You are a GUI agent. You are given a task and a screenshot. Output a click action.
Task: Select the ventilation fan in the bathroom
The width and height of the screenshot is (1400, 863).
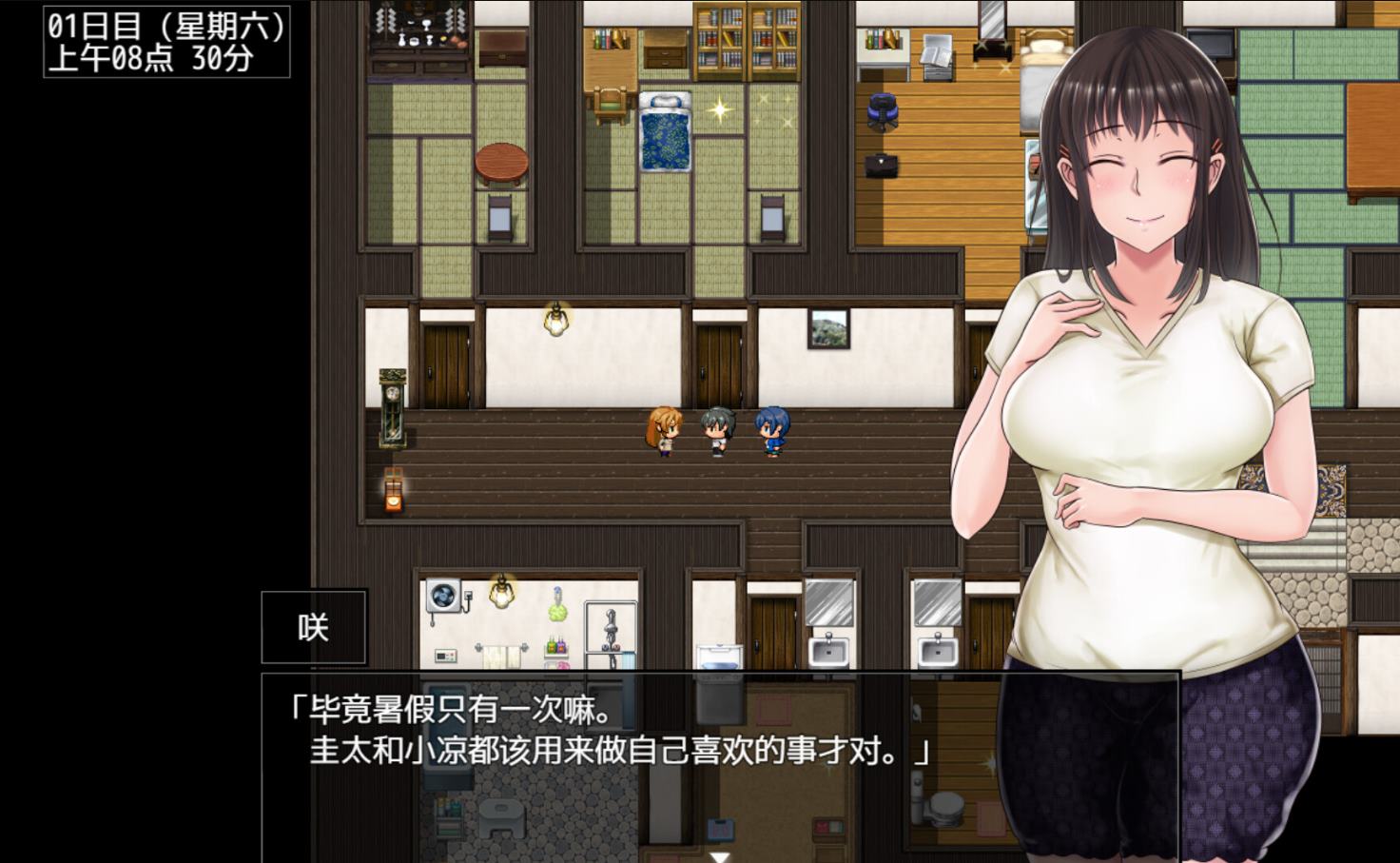point(442,595)
